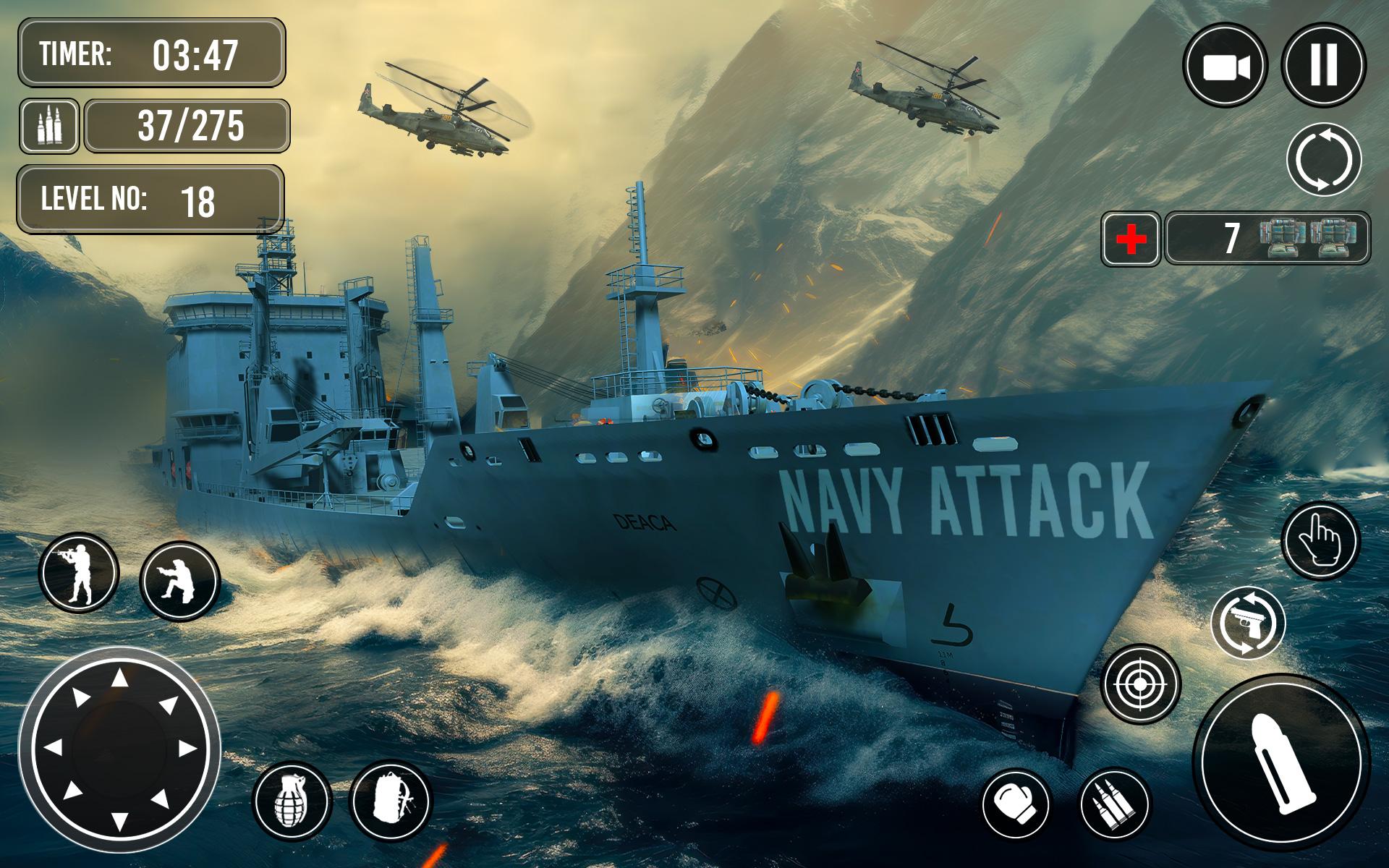1389x868 pixels.
Task: Tap the 37/275 ammo counter panel
Action: tap(184, 127)
